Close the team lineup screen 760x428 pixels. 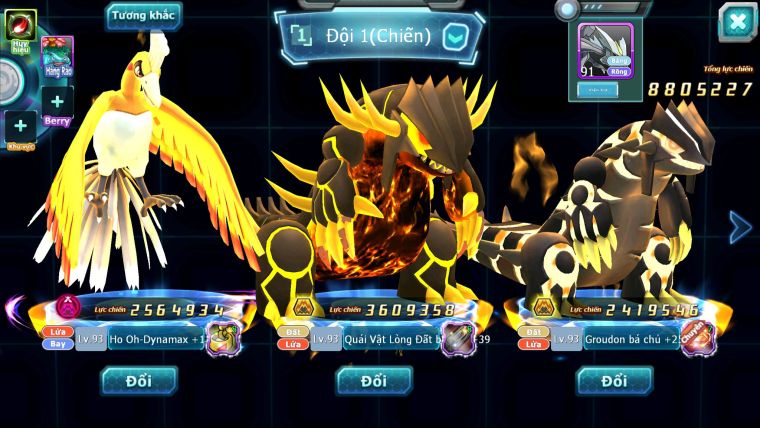[x=737, y=22]
